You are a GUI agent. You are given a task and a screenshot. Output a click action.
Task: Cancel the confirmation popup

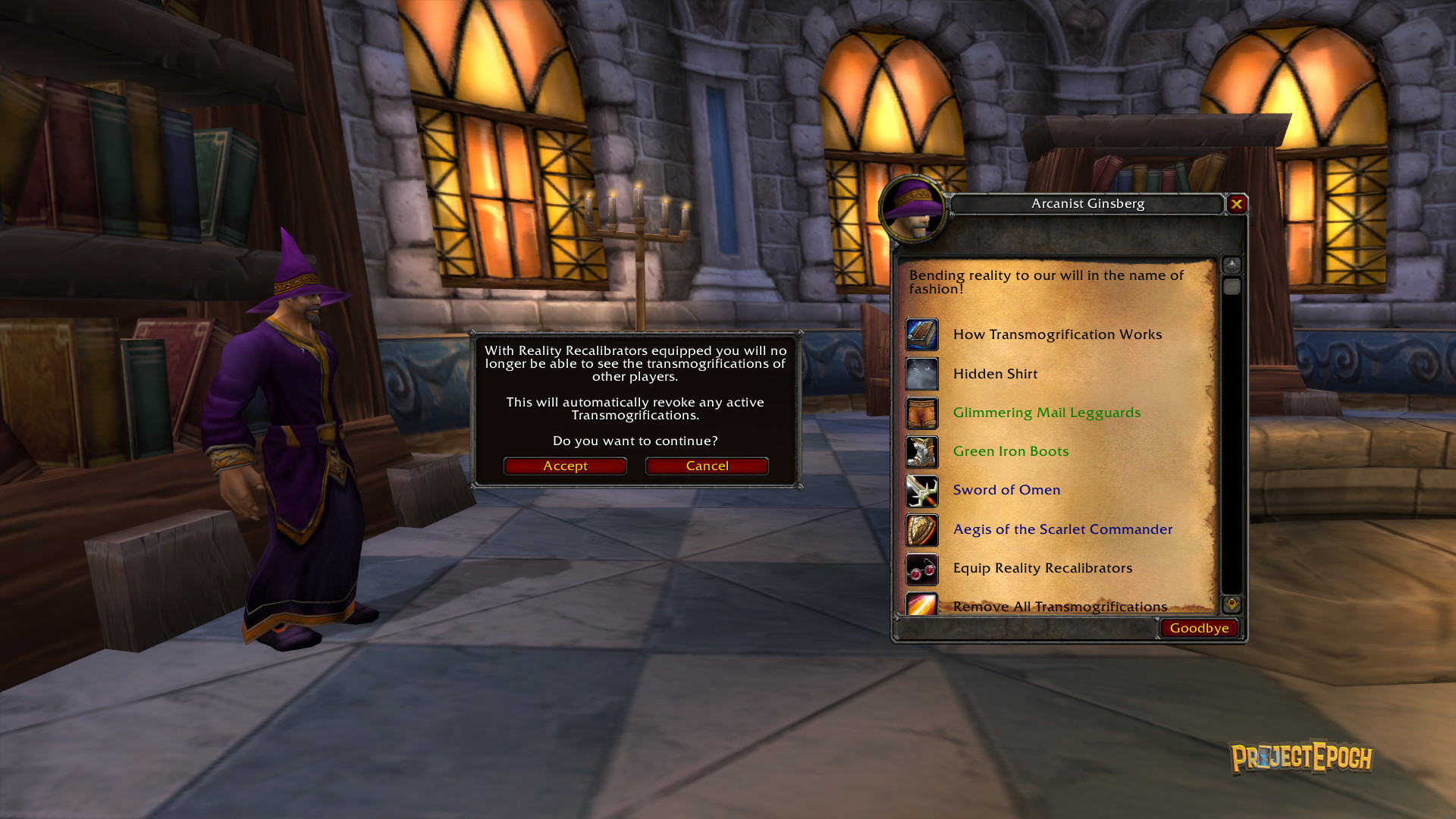tap(707, 466)
